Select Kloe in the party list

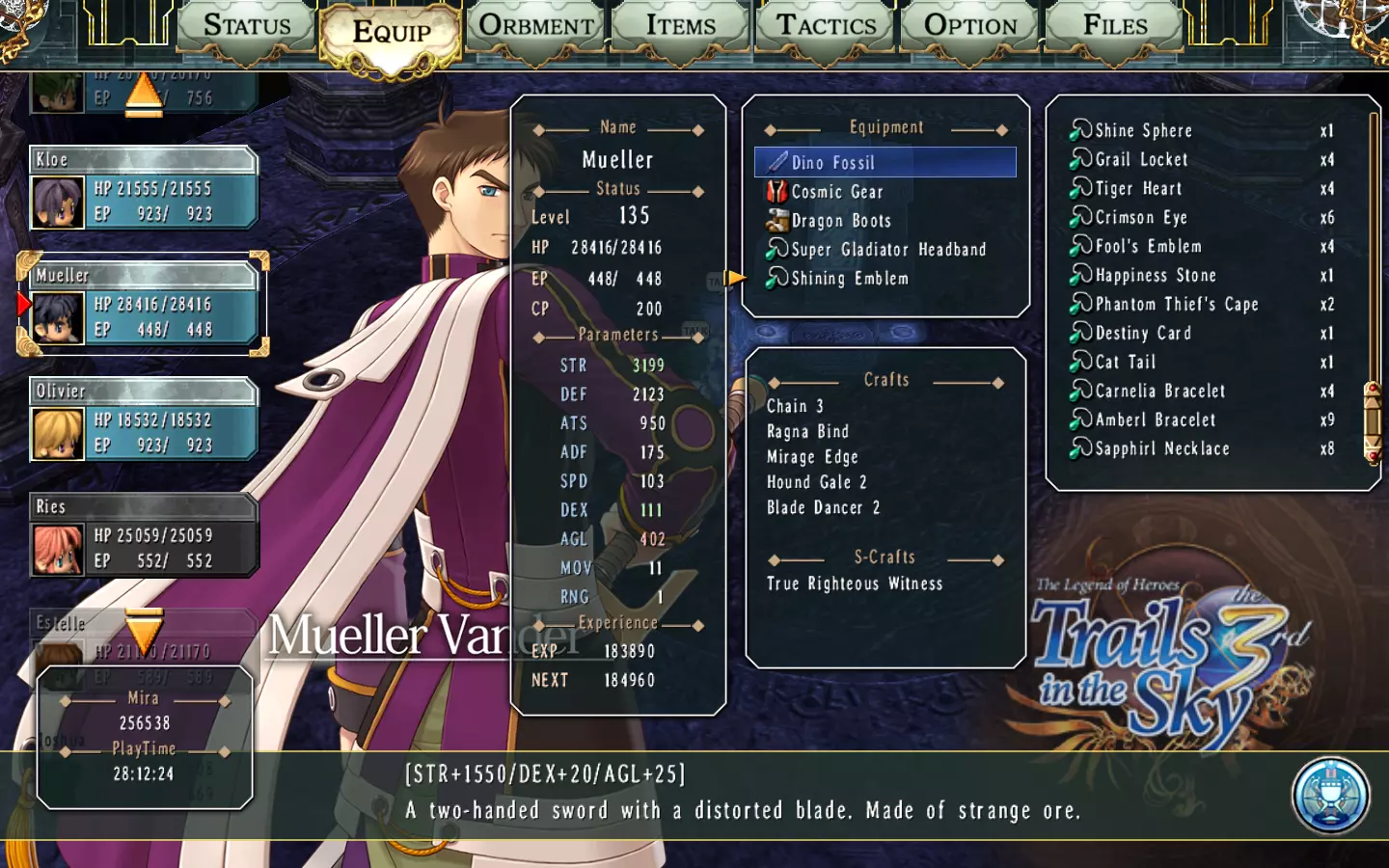pos(144,188)
